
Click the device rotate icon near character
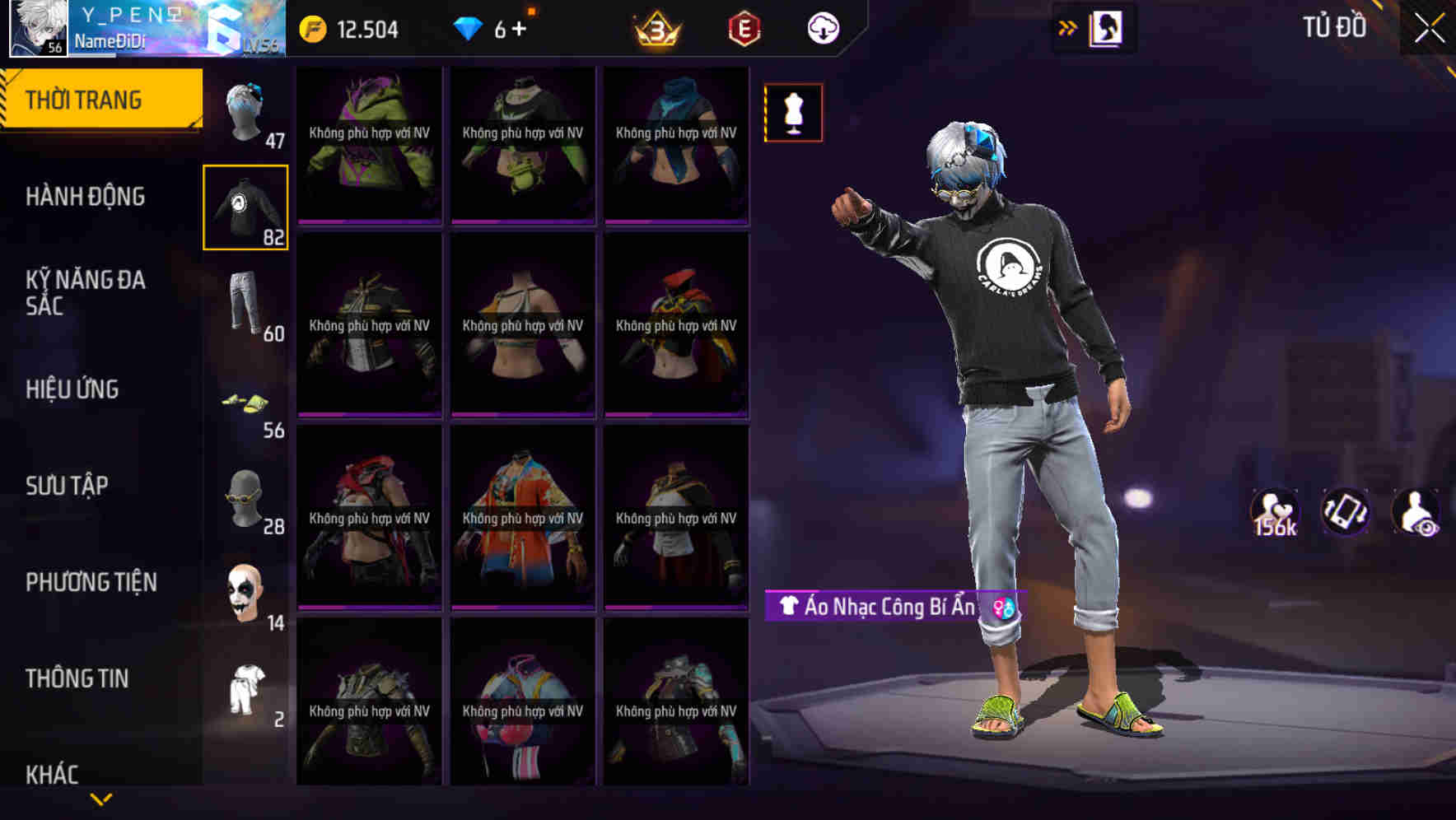pyautogui.click(x=1347, y=511)
